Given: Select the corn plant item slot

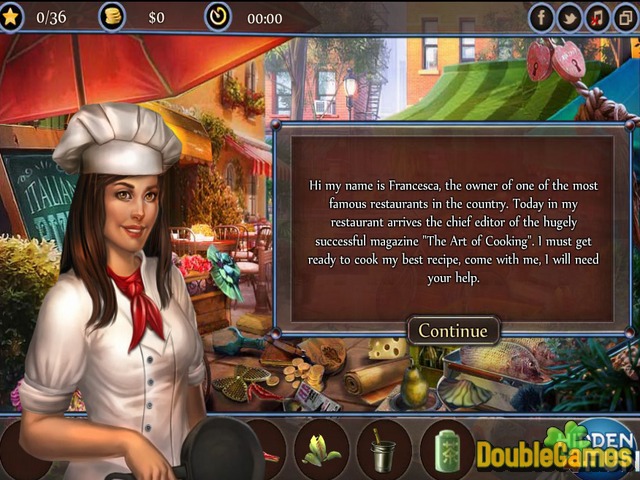Looking at the screenshot, I should click(321, 447).
